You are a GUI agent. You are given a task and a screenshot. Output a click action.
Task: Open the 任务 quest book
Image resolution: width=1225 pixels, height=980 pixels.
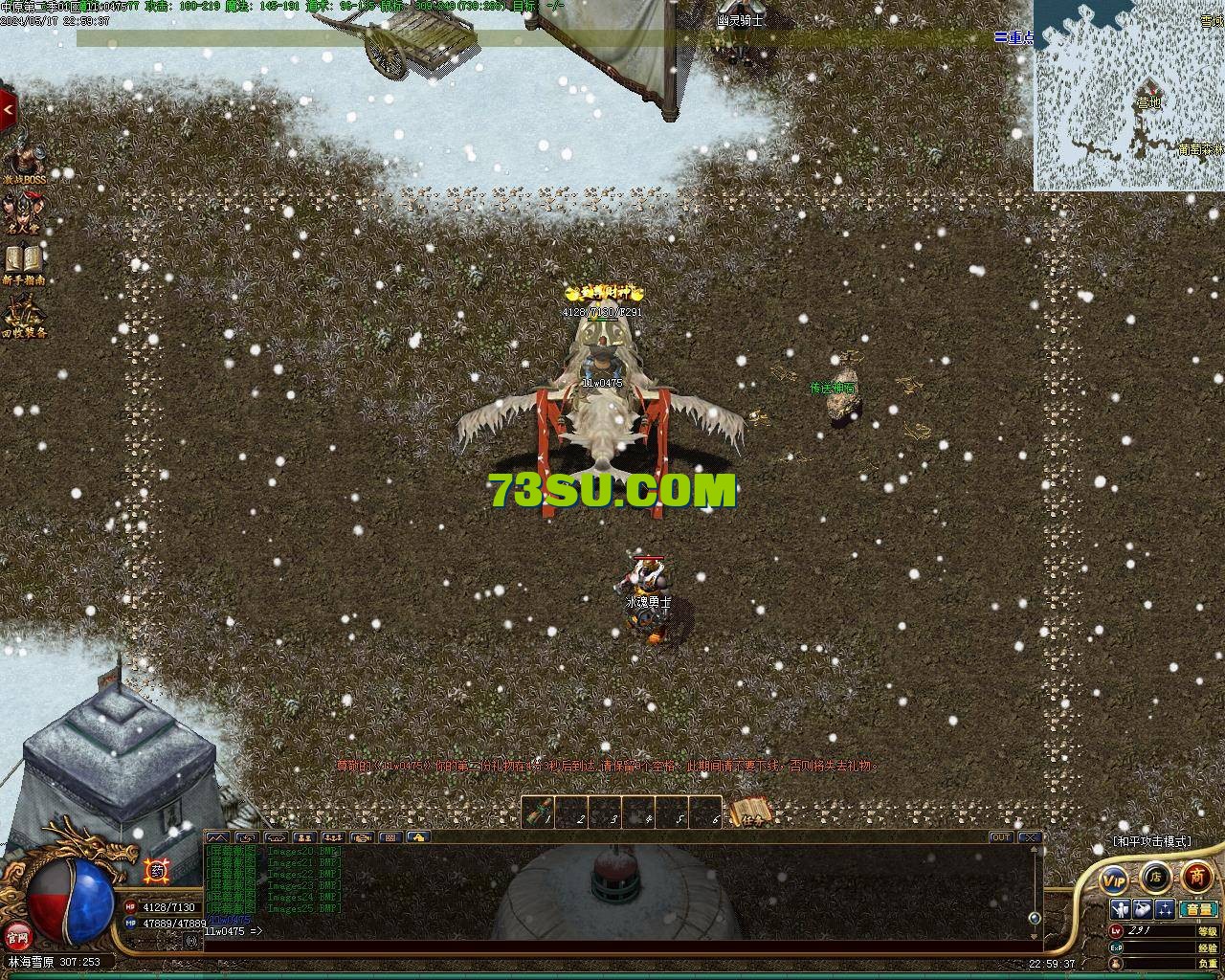click(x=751, y=813)
